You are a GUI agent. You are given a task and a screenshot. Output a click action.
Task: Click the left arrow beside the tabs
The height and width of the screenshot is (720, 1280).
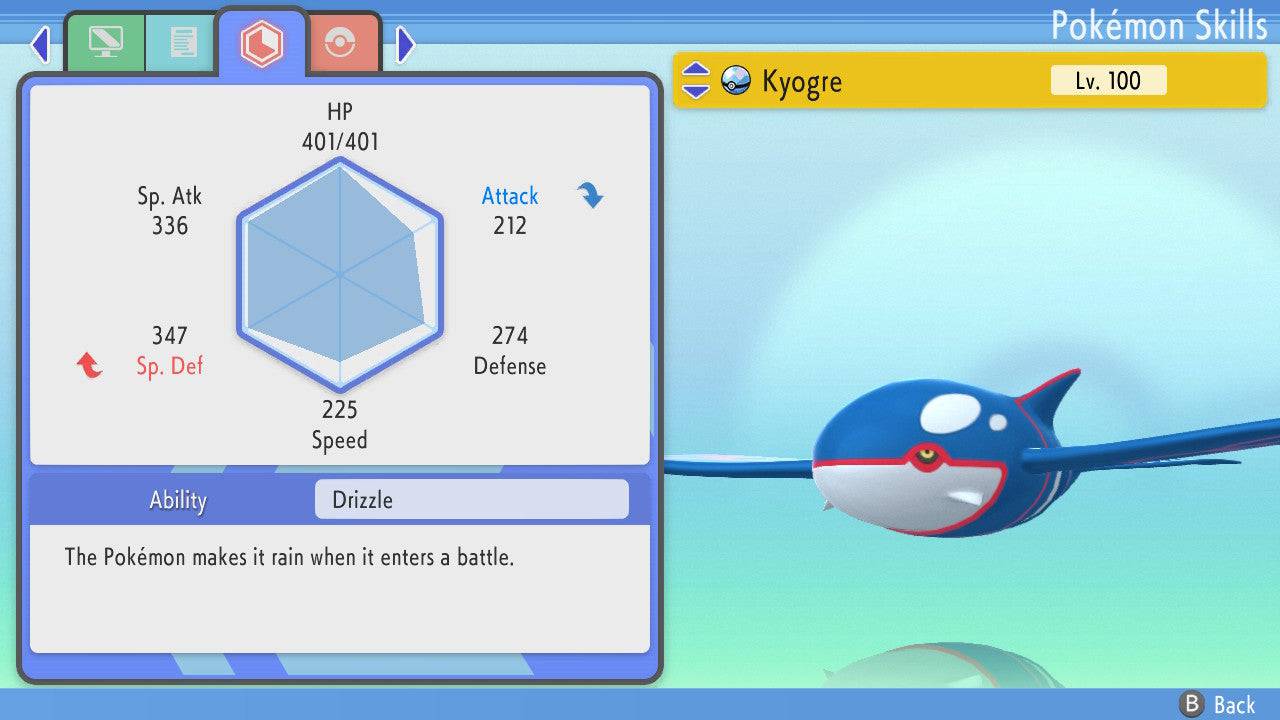click(x=40, y=43)
